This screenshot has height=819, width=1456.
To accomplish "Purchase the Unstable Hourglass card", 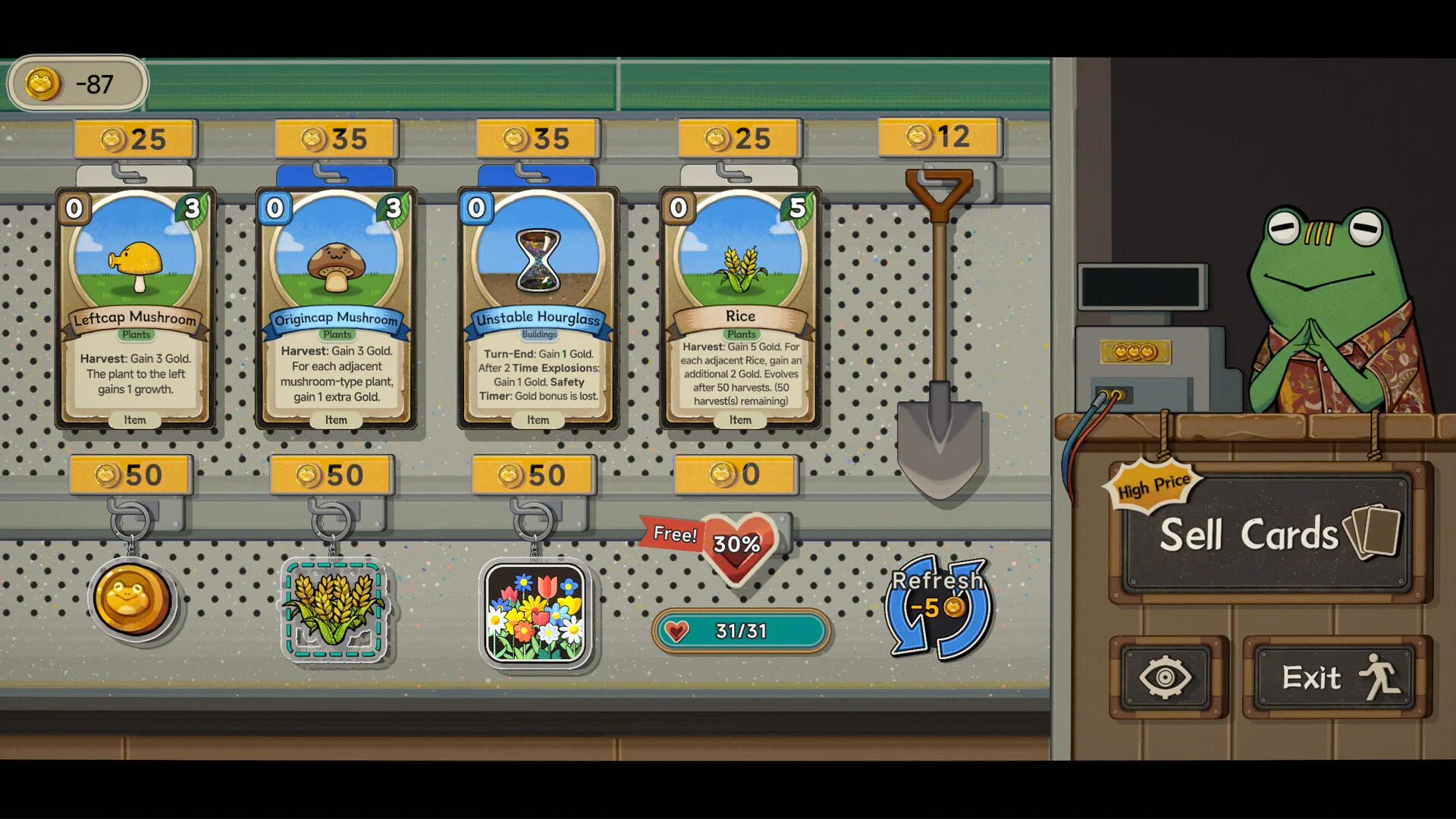I will 538,309.
